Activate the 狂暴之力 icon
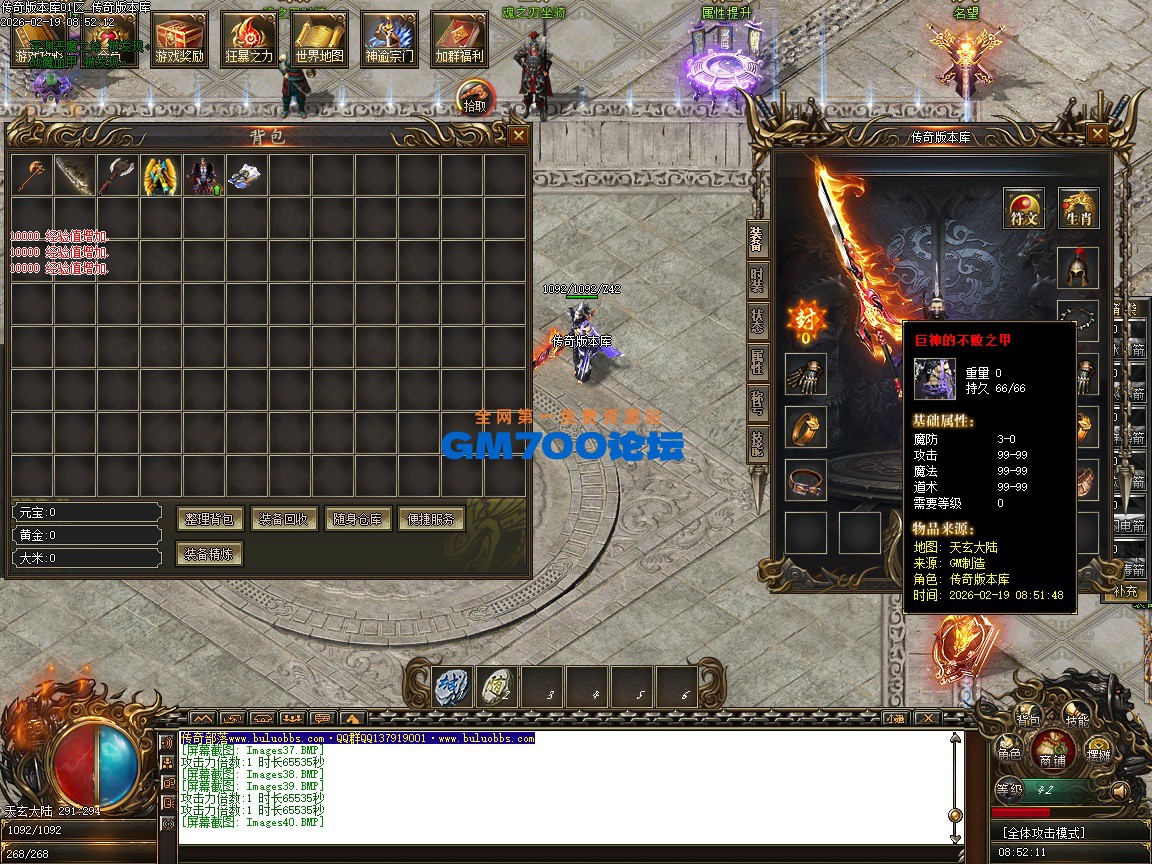Screen dimensions: 1152x864 249,40
